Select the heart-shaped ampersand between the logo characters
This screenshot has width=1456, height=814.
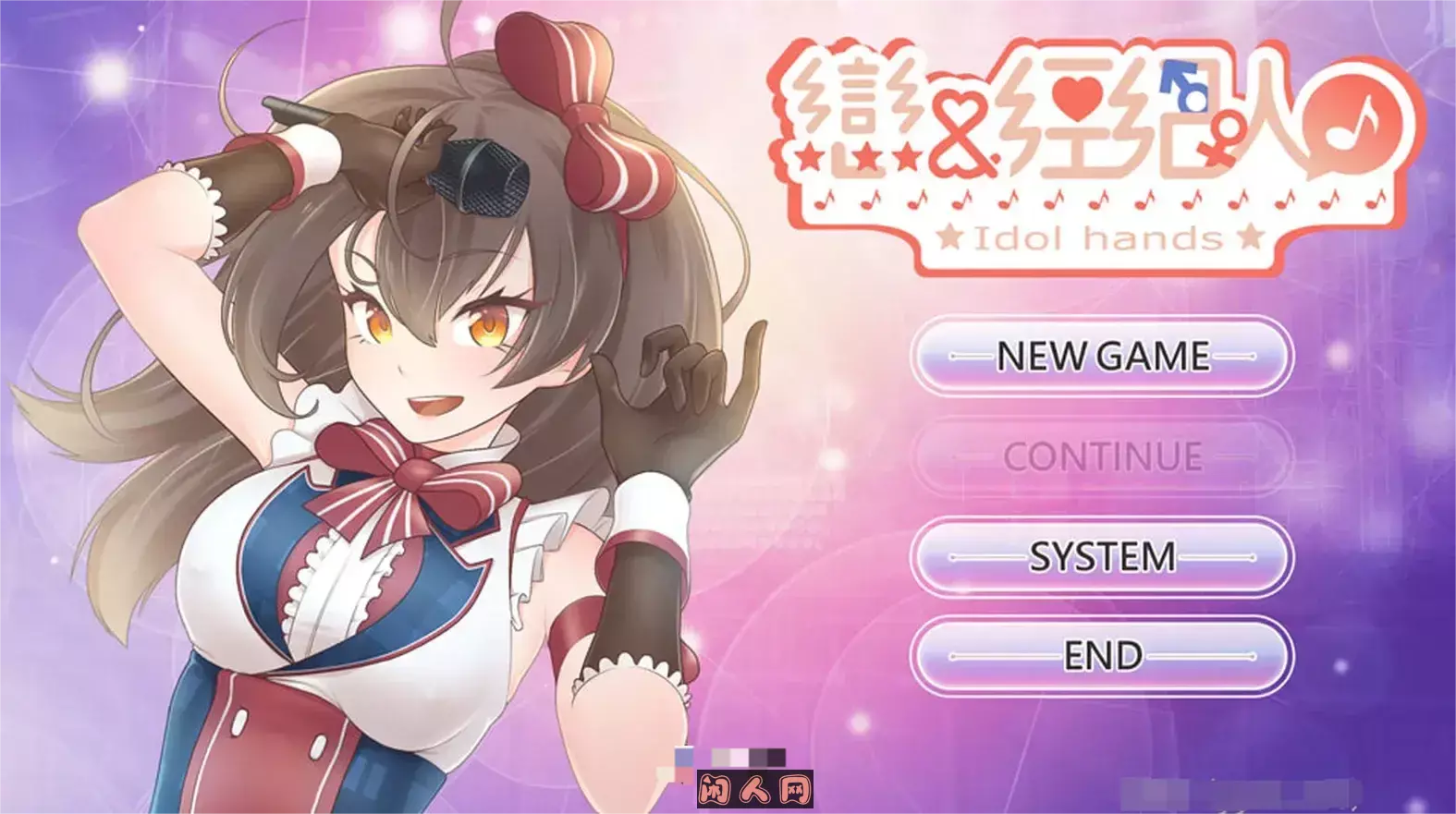pyautogui.click(x=962, y=131)
